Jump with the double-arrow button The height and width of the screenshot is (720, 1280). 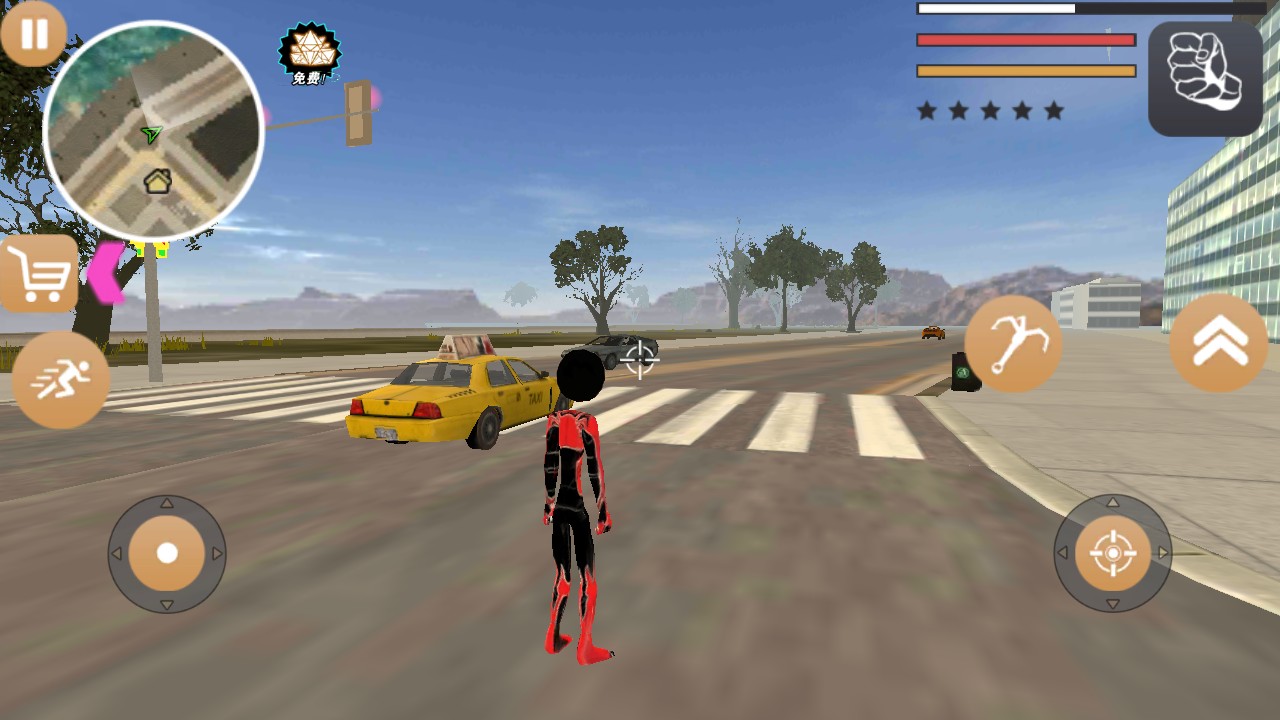pos(1219,343)
